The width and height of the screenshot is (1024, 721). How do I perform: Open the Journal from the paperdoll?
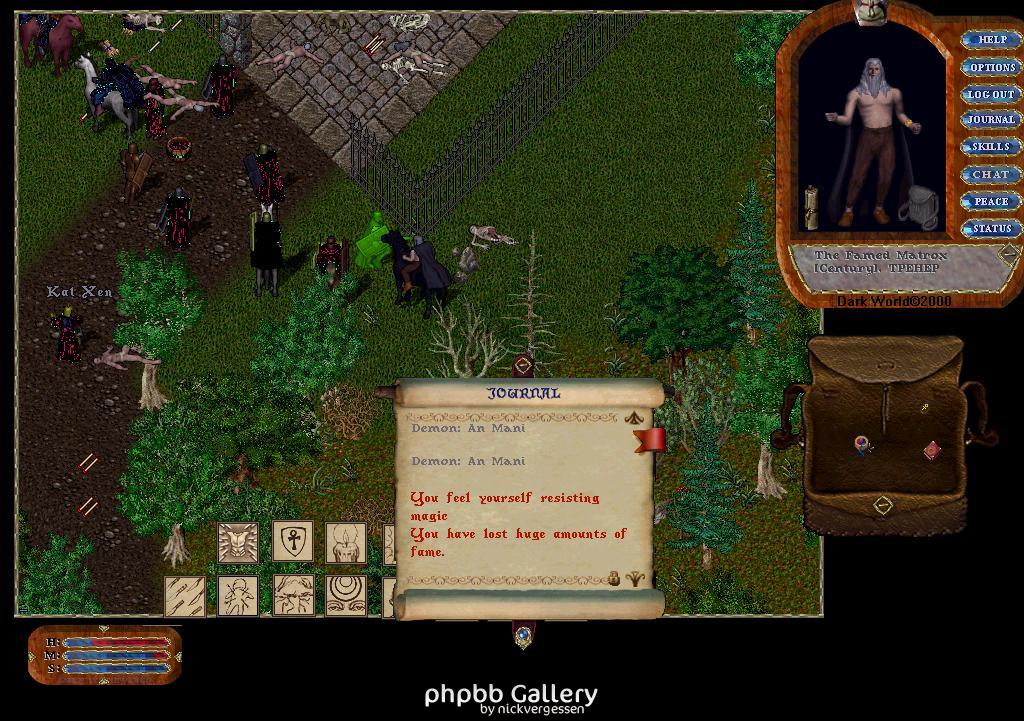(x=990, y=120)
